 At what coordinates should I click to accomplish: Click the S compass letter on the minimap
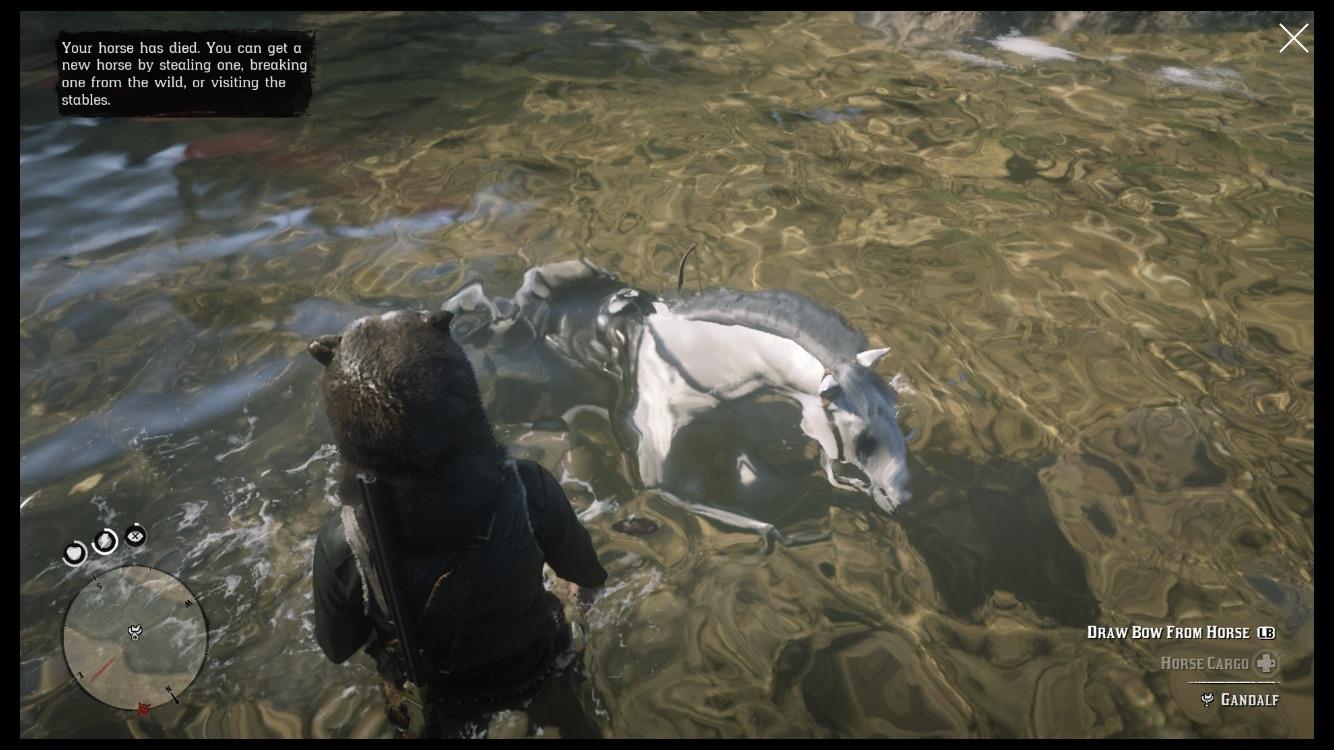(97, 584)
